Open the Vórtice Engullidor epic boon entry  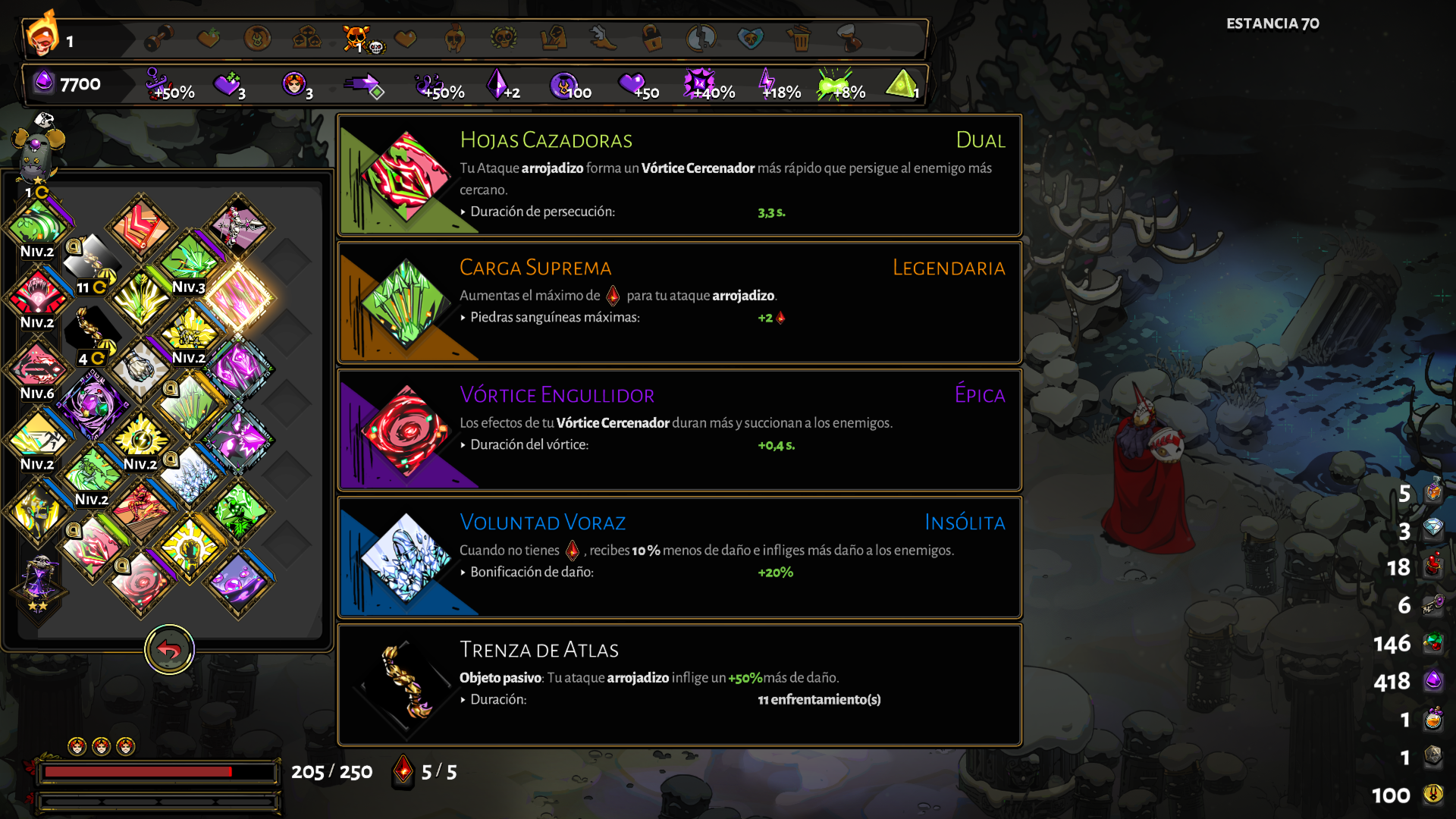pyautogui.click(x=679, y=431)
